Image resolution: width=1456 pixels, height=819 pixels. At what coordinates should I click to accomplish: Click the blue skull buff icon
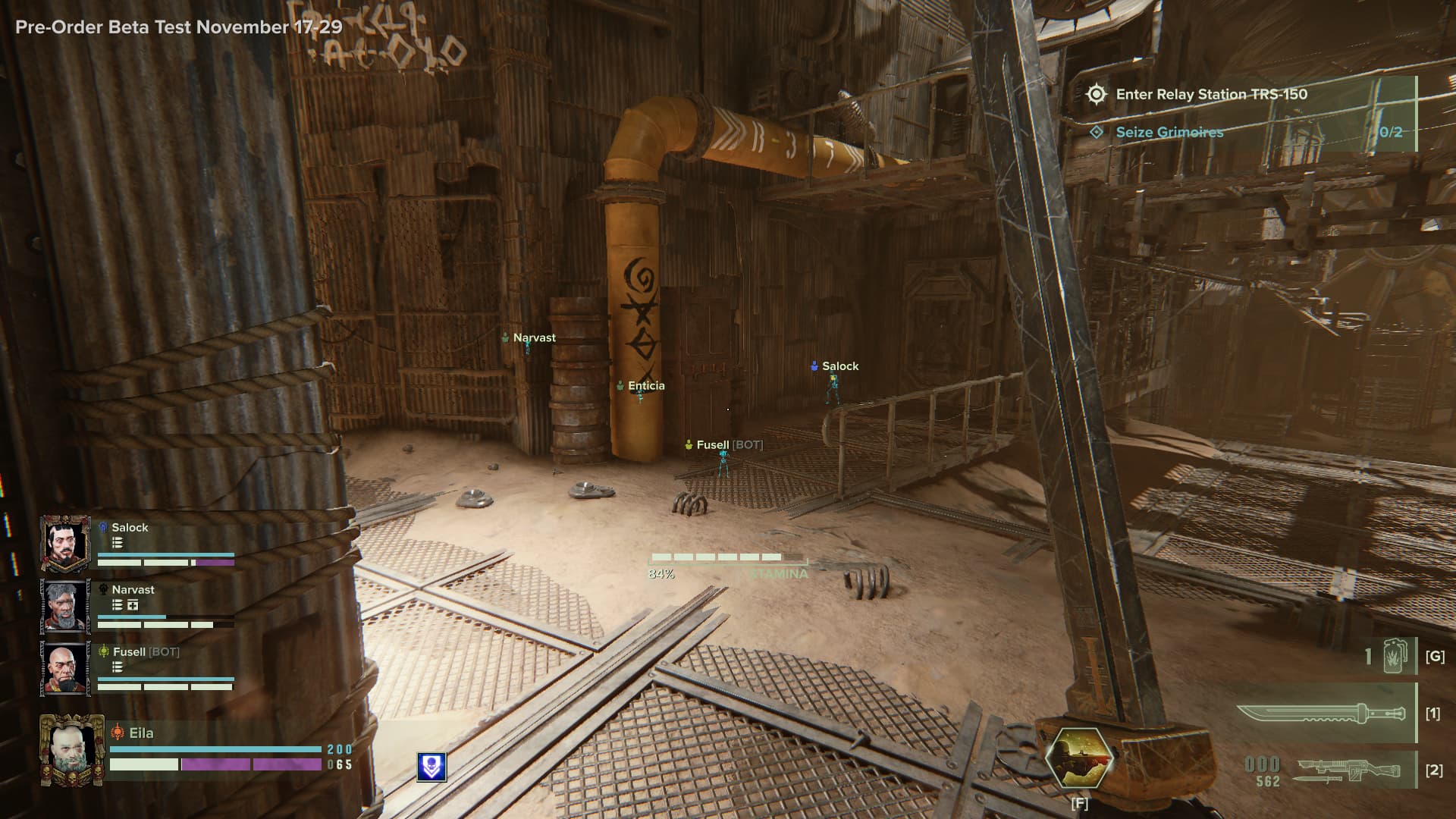click(431, 767)
